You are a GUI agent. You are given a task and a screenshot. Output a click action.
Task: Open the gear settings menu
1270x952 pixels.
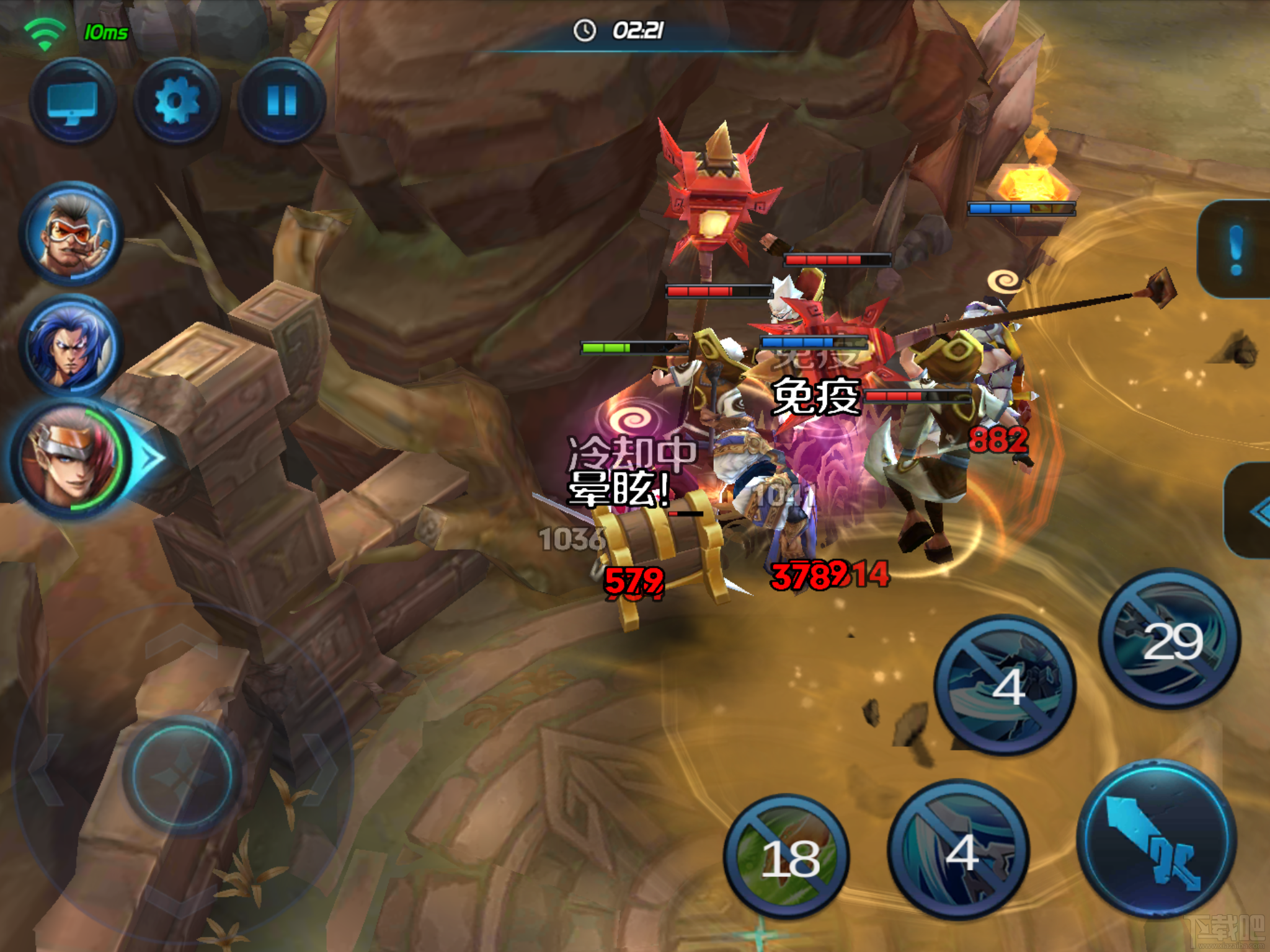click(177, 102)
